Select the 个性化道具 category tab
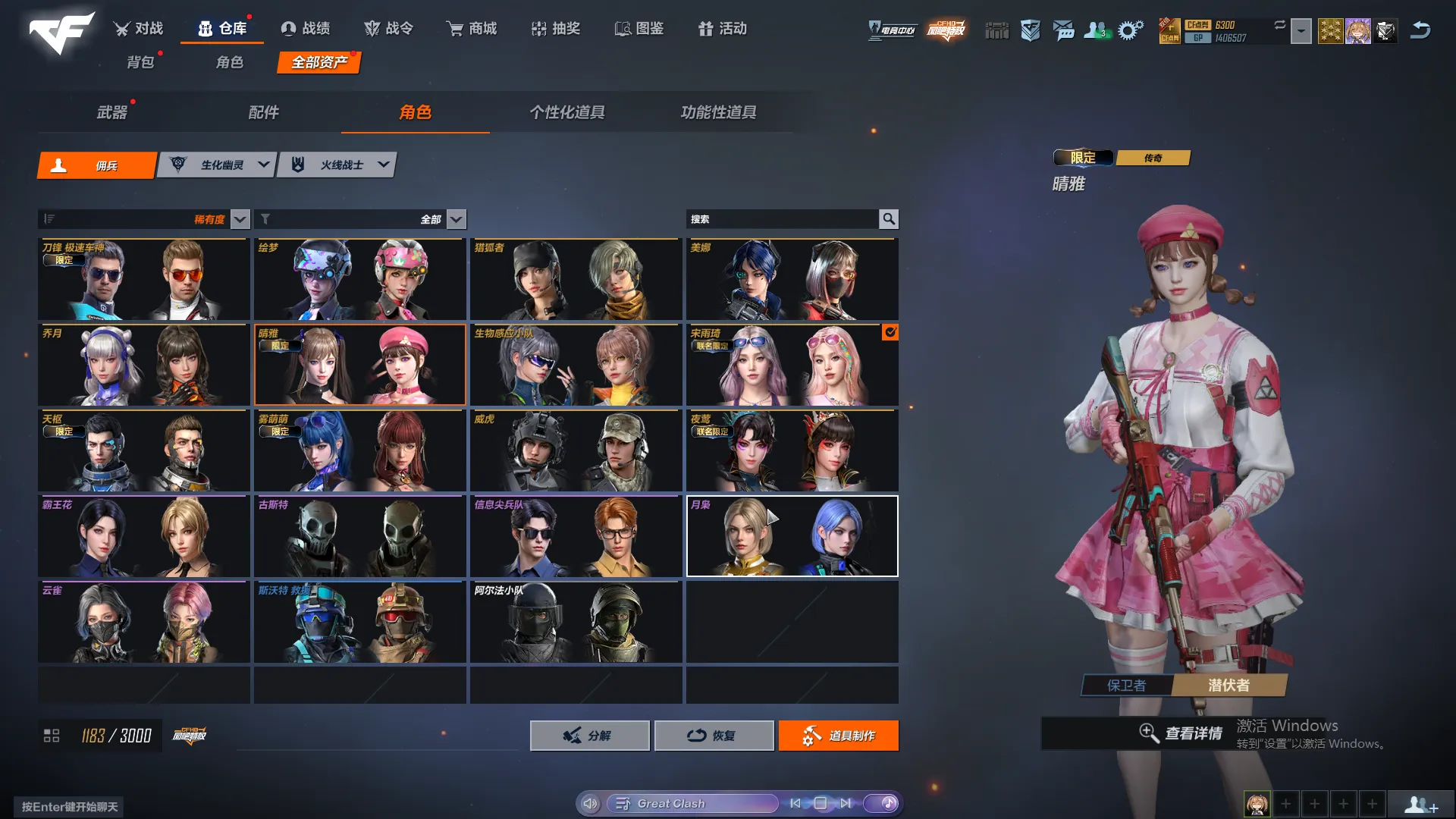The width and height of the screenshot is (1456, 819). (566, 112)
